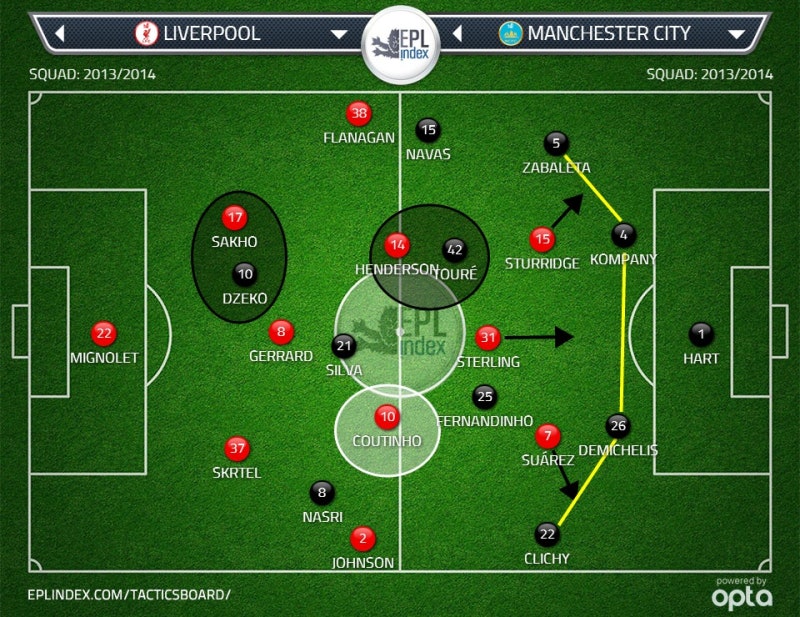
Task: Select Mignolet's number 22 token
Action: (x=103, y=334)
